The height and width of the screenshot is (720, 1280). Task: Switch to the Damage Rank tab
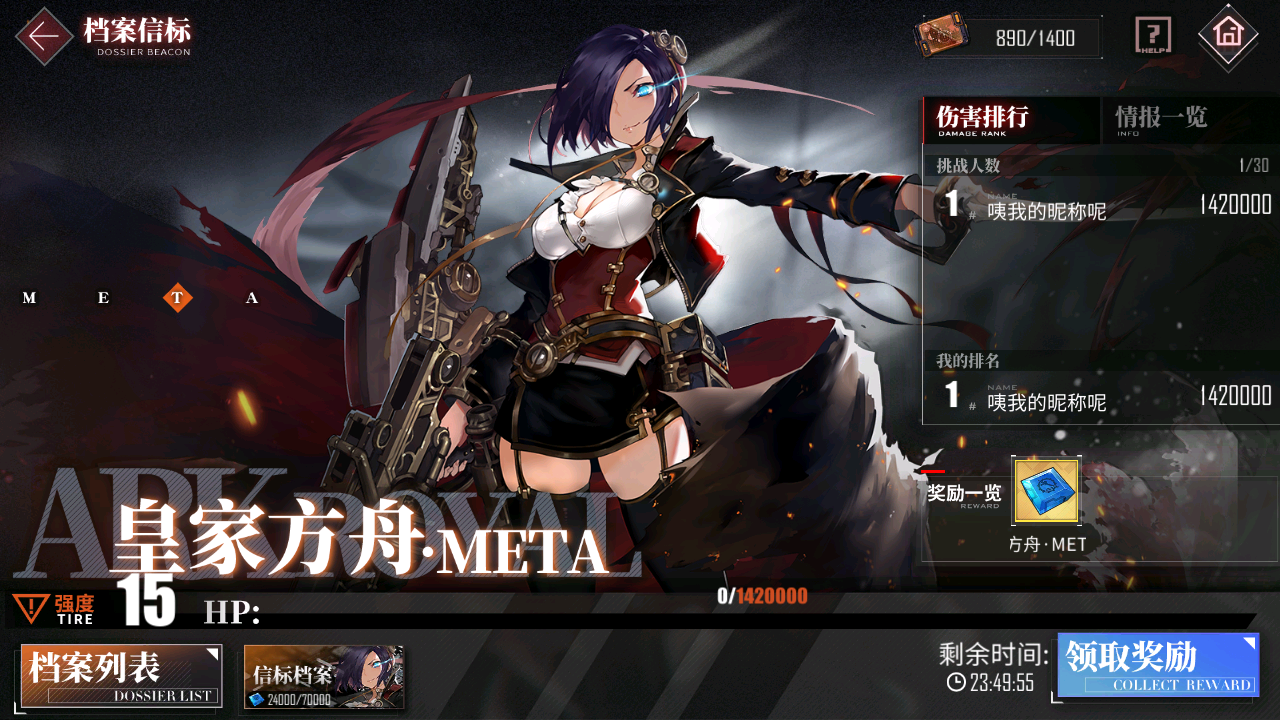(x=1010, y=119)
